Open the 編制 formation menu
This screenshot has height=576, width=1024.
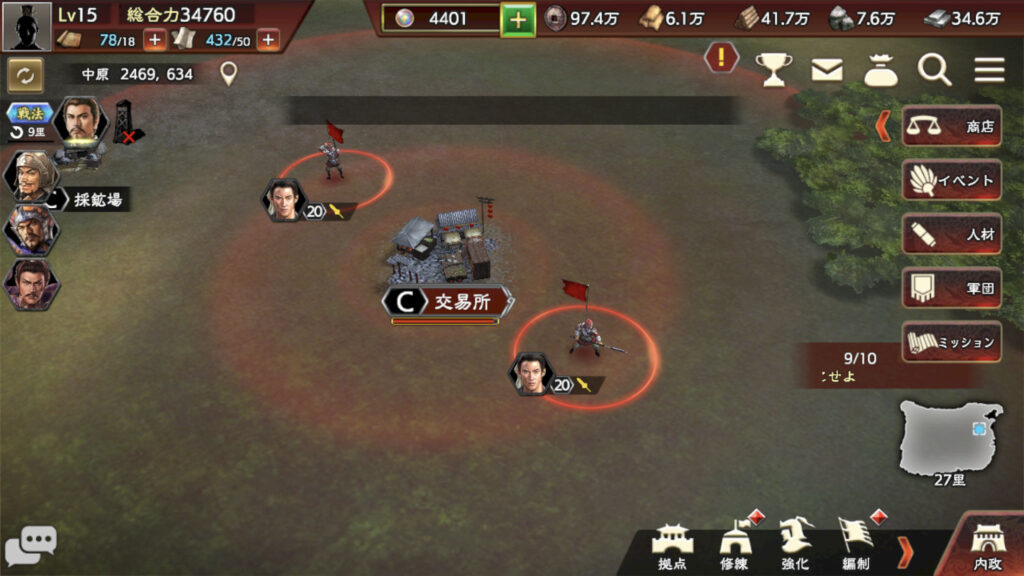coord(855,546)
